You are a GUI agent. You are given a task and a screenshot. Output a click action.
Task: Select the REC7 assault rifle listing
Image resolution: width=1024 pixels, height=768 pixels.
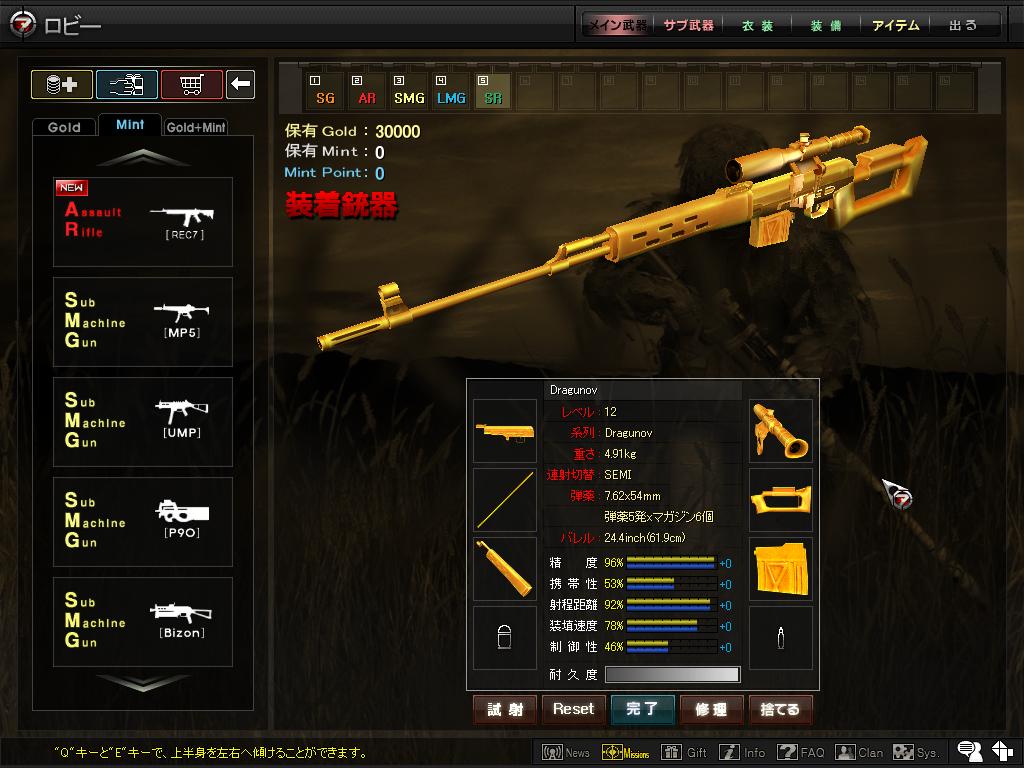tap(143, 222)
